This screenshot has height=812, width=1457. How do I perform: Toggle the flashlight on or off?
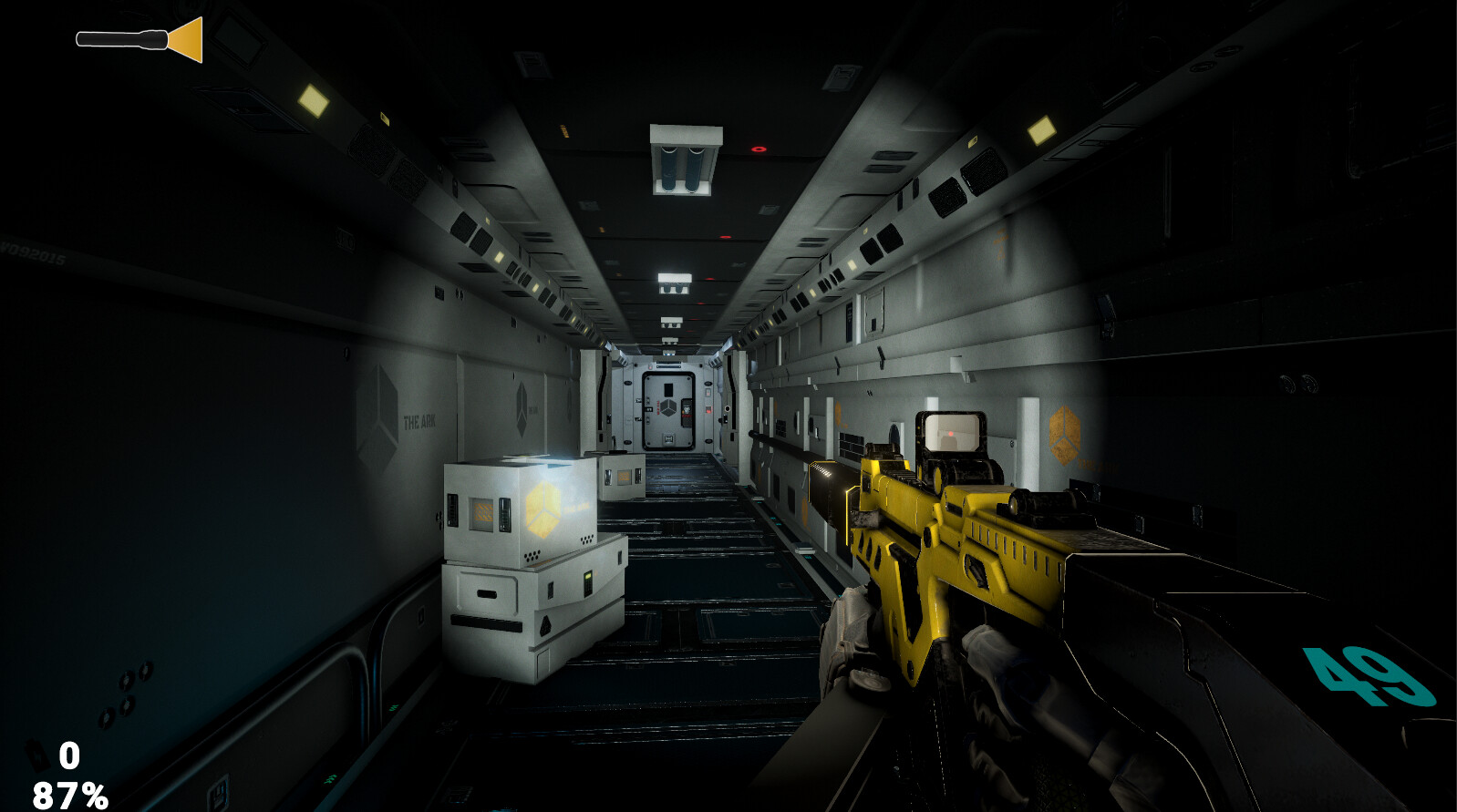tap(137, 38)
